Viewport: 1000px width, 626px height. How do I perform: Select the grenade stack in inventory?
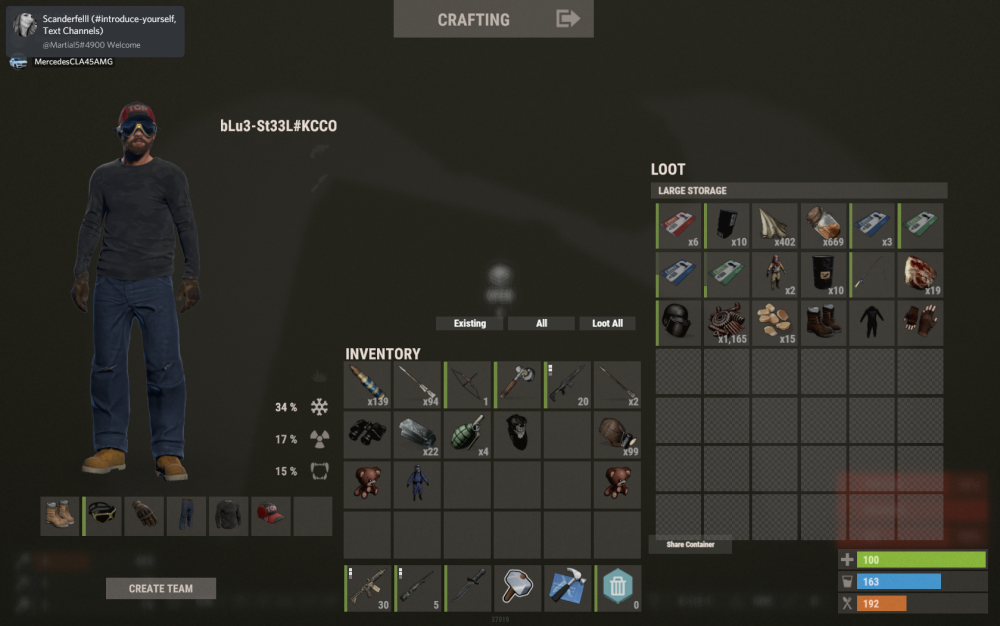coord(468,434)
